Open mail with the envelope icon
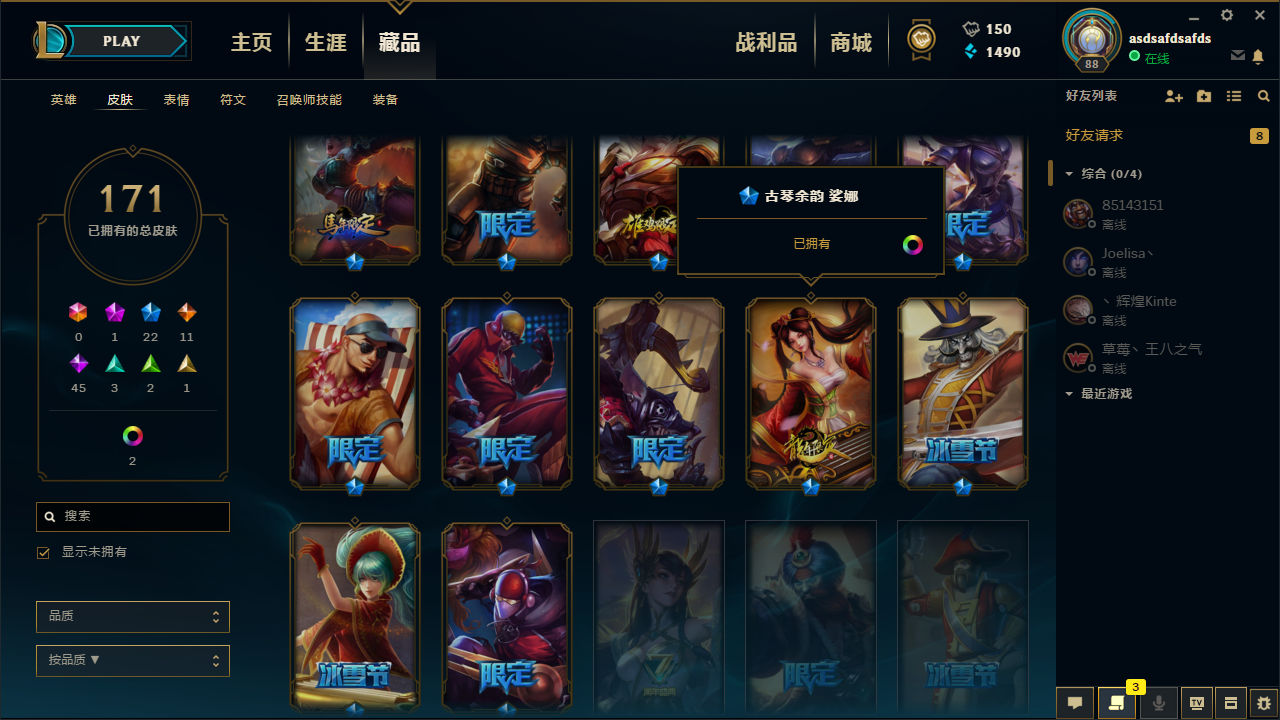The height and width of the screenshot is (720, 1280). click(x=1238, y=57)
